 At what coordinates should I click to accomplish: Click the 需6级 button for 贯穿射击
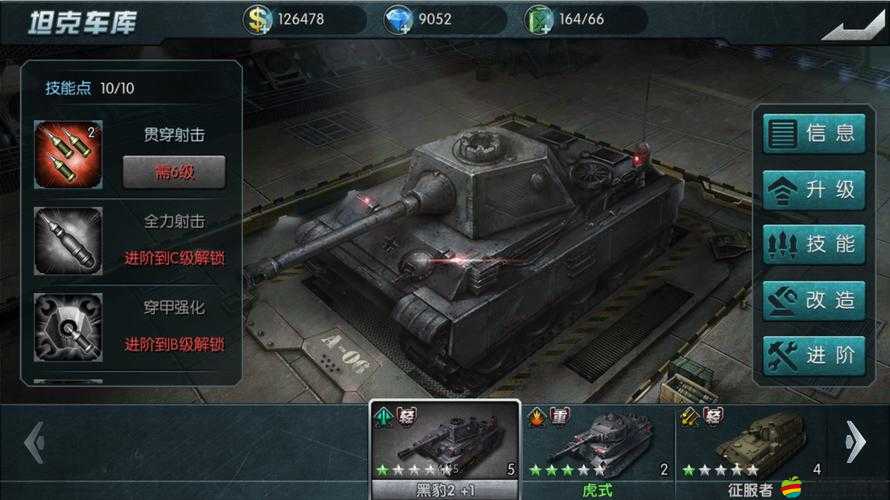(x=174, y=171)
